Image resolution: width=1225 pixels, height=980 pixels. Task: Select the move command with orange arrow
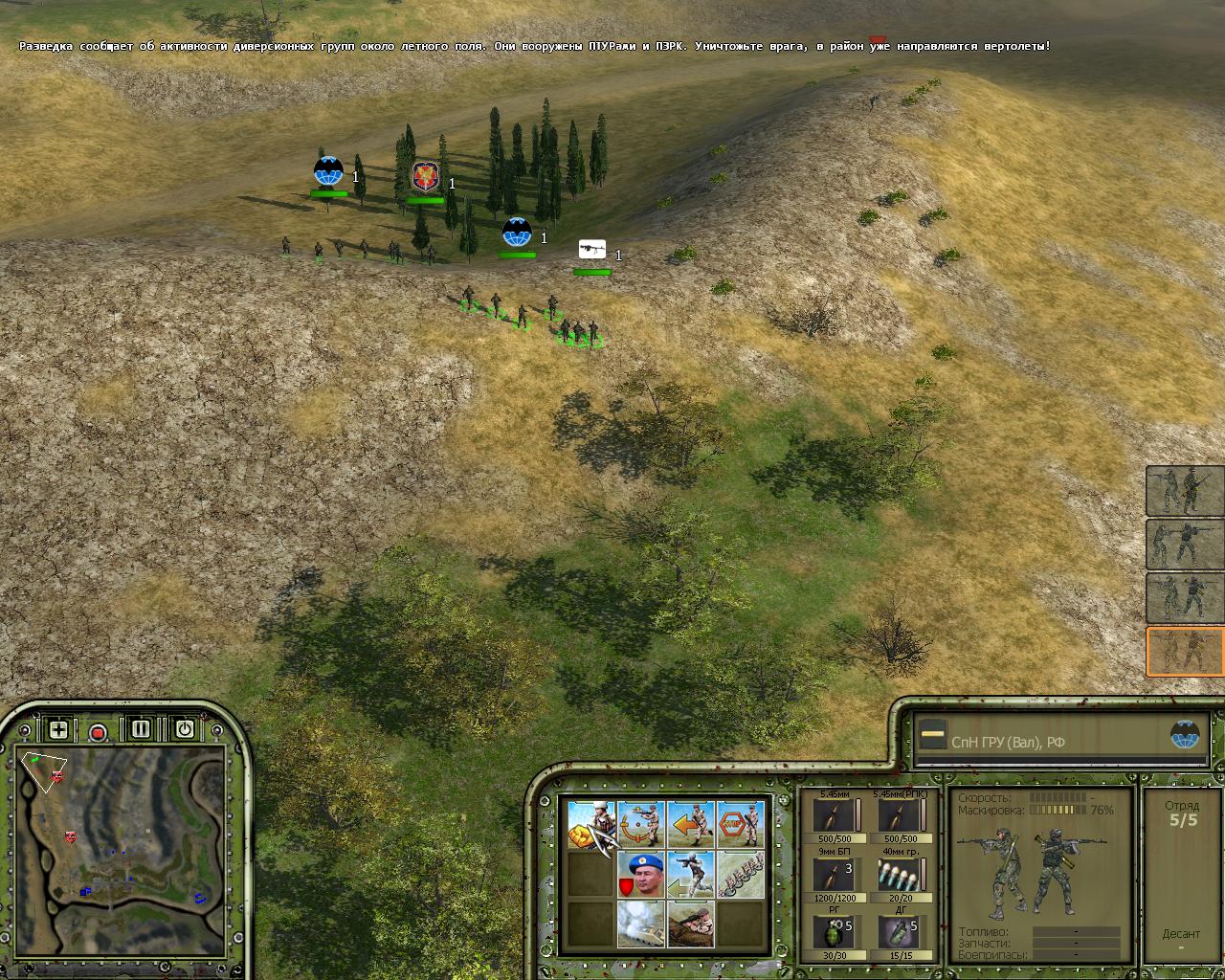click(x=691, y=824)
